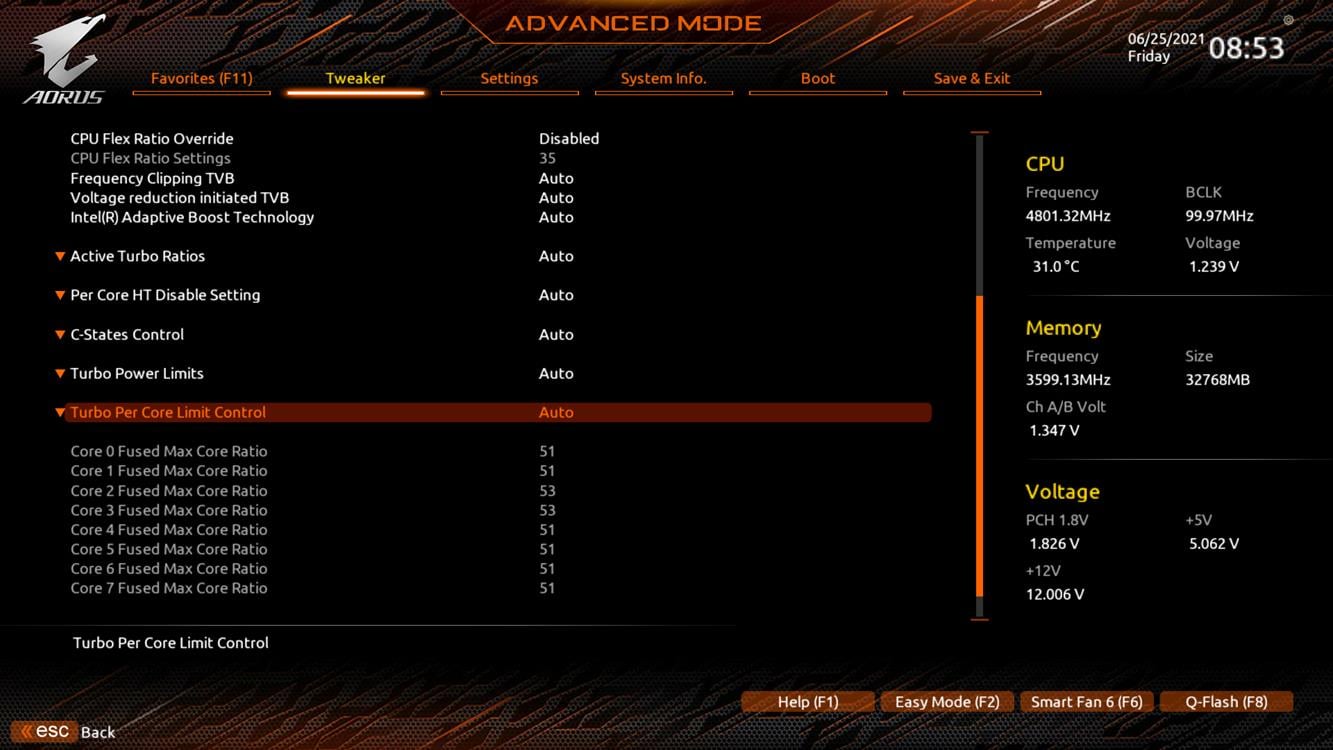Open Intel(R) Adaptive Boost Technology setting

(192, 217)
